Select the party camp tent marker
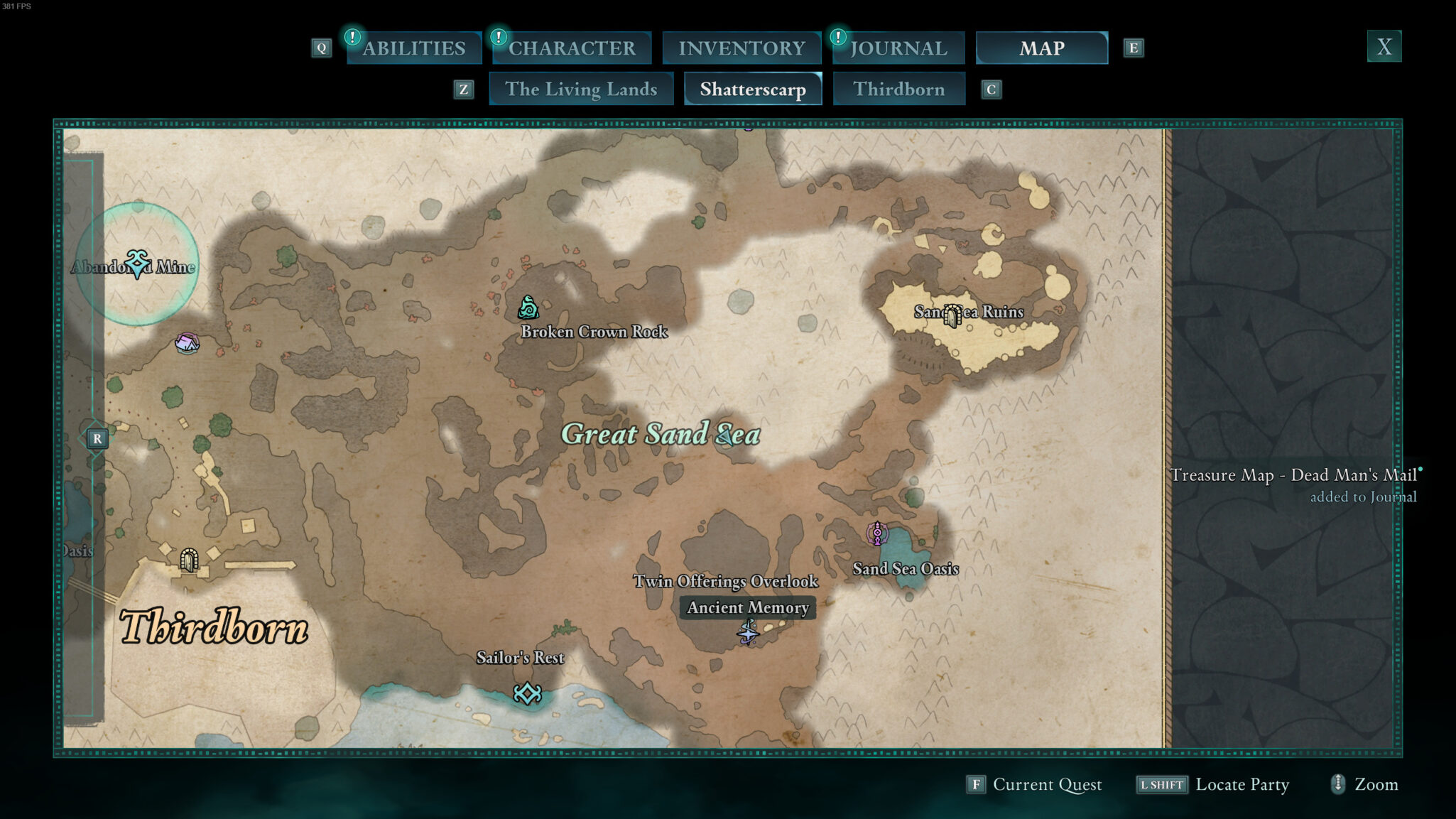Screen dimensions: 1456x819 click(187, 344)
